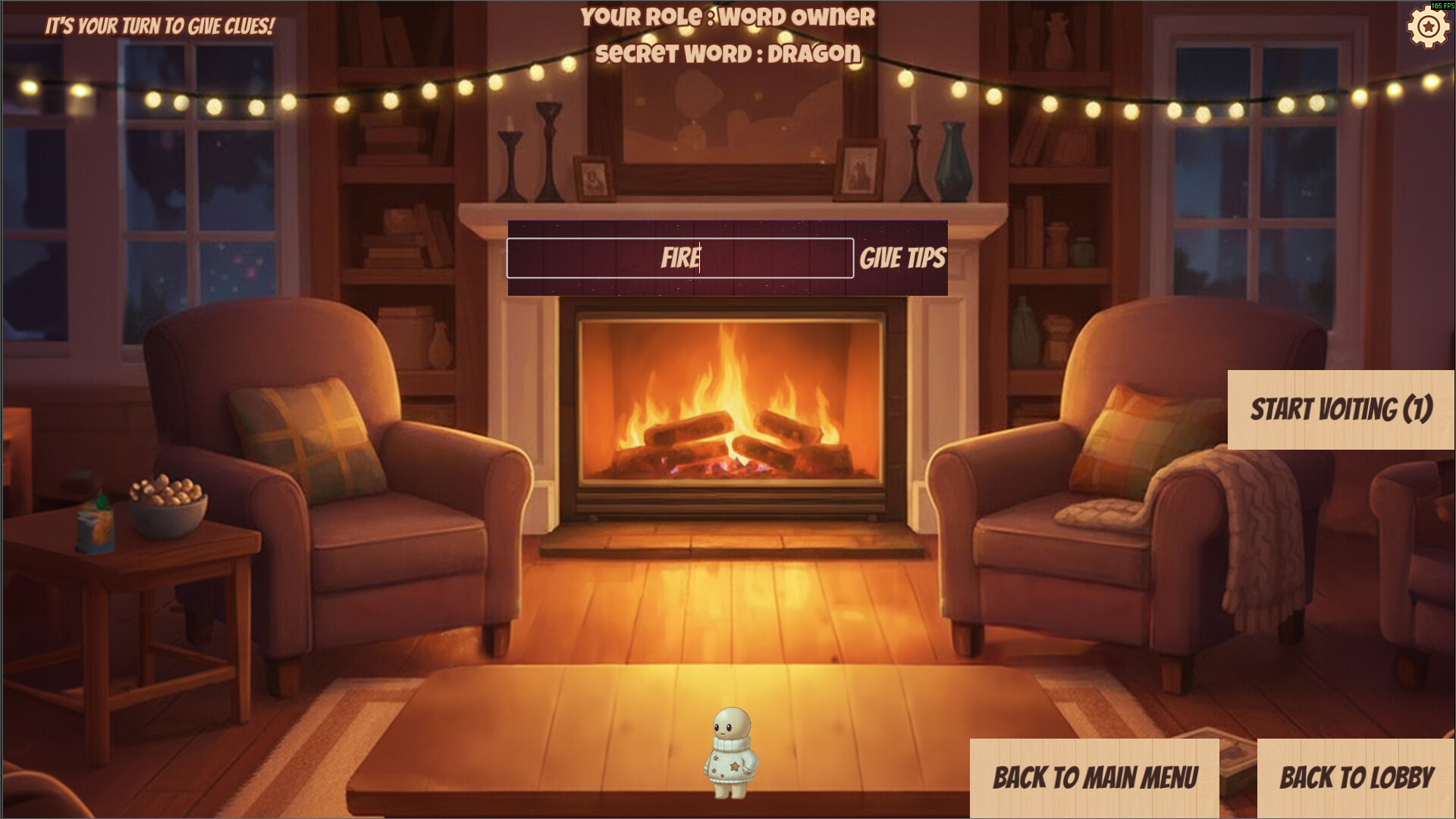
Task: Select BACK TO LOBBY
Action: [1357, 778]
